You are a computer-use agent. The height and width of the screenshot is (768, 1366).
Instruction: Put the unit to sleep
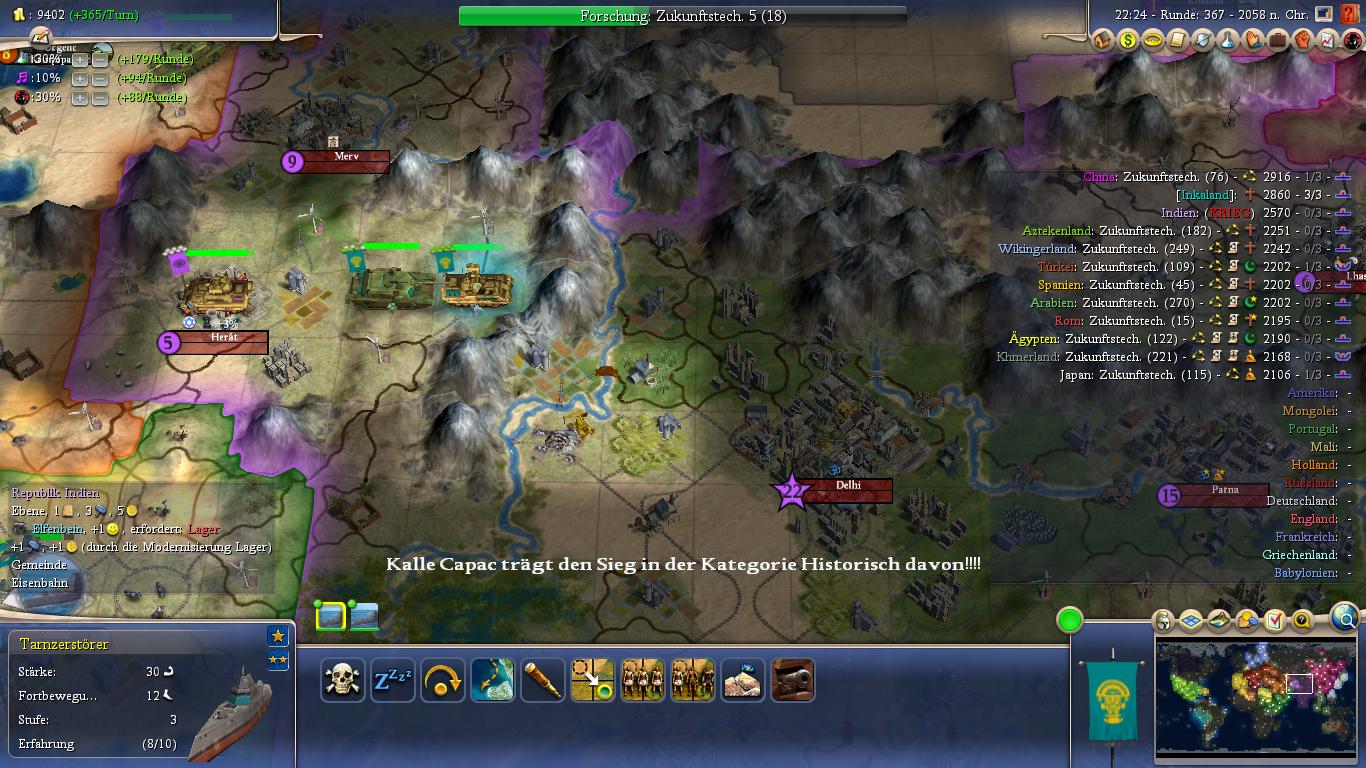click(393, 680)
